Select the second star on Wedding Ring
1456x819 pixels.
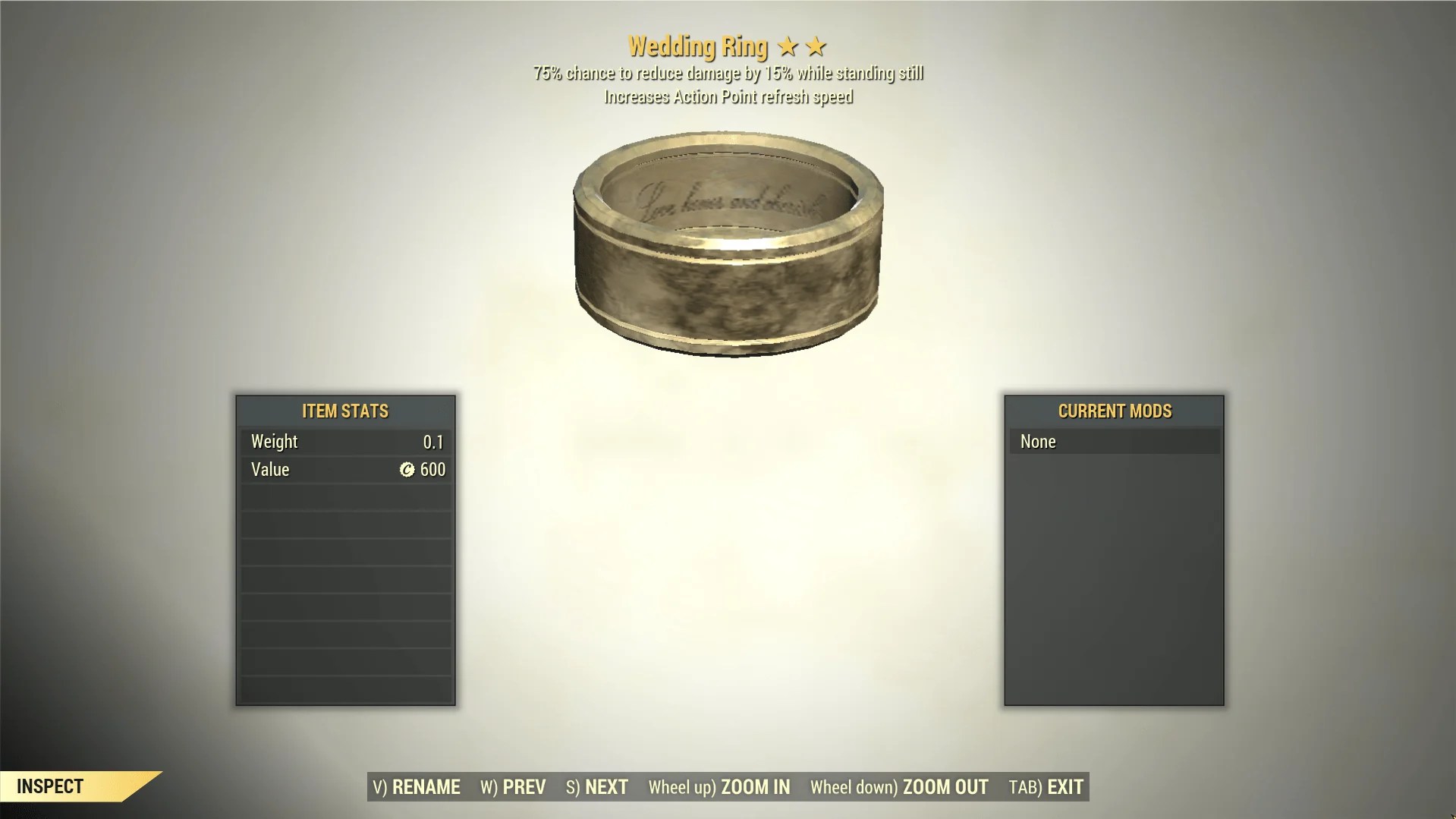point(816,46)
